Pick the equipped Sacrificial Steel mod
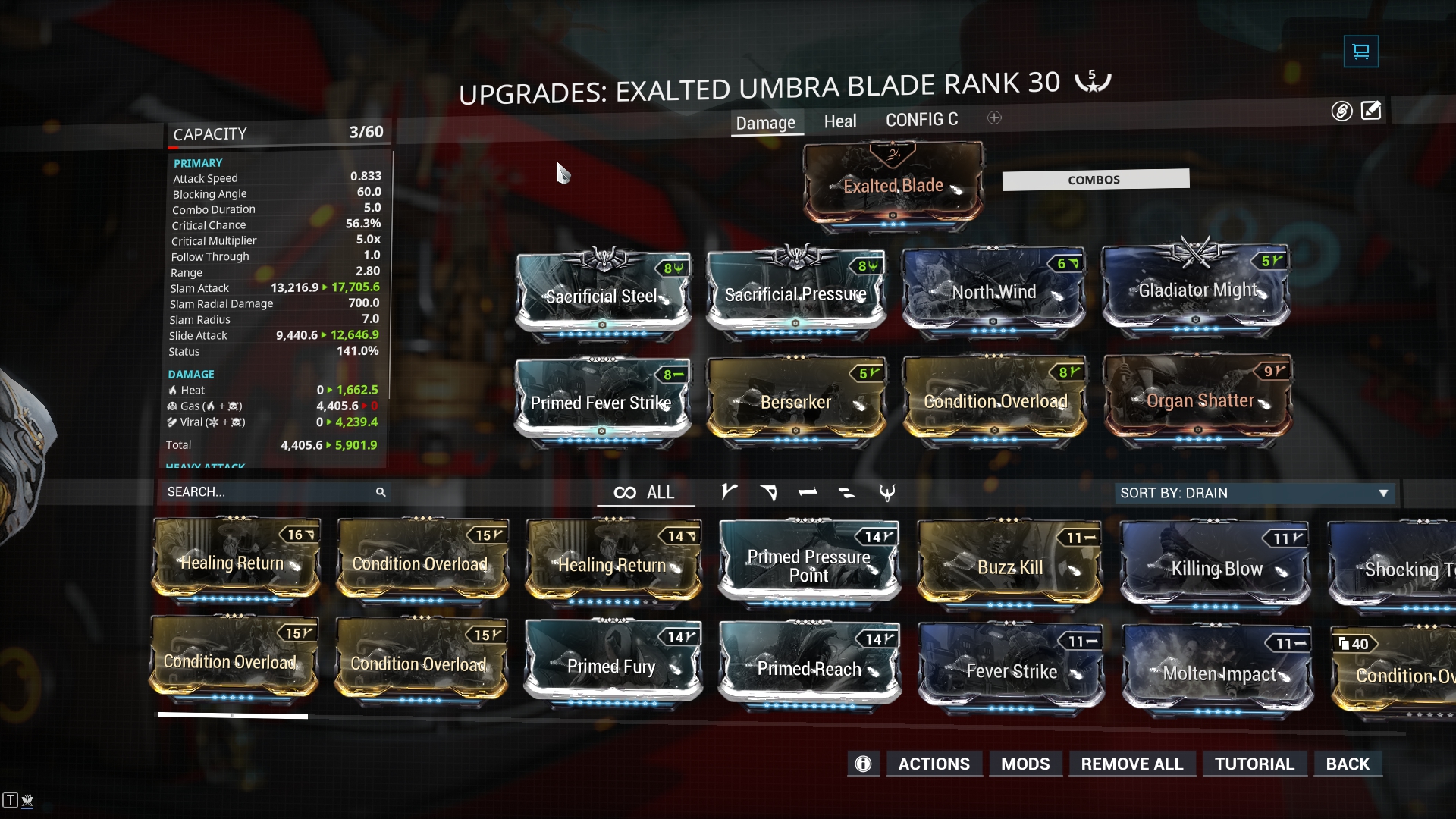This screenshot has width=1456, height=819. (x=602, y=296)
